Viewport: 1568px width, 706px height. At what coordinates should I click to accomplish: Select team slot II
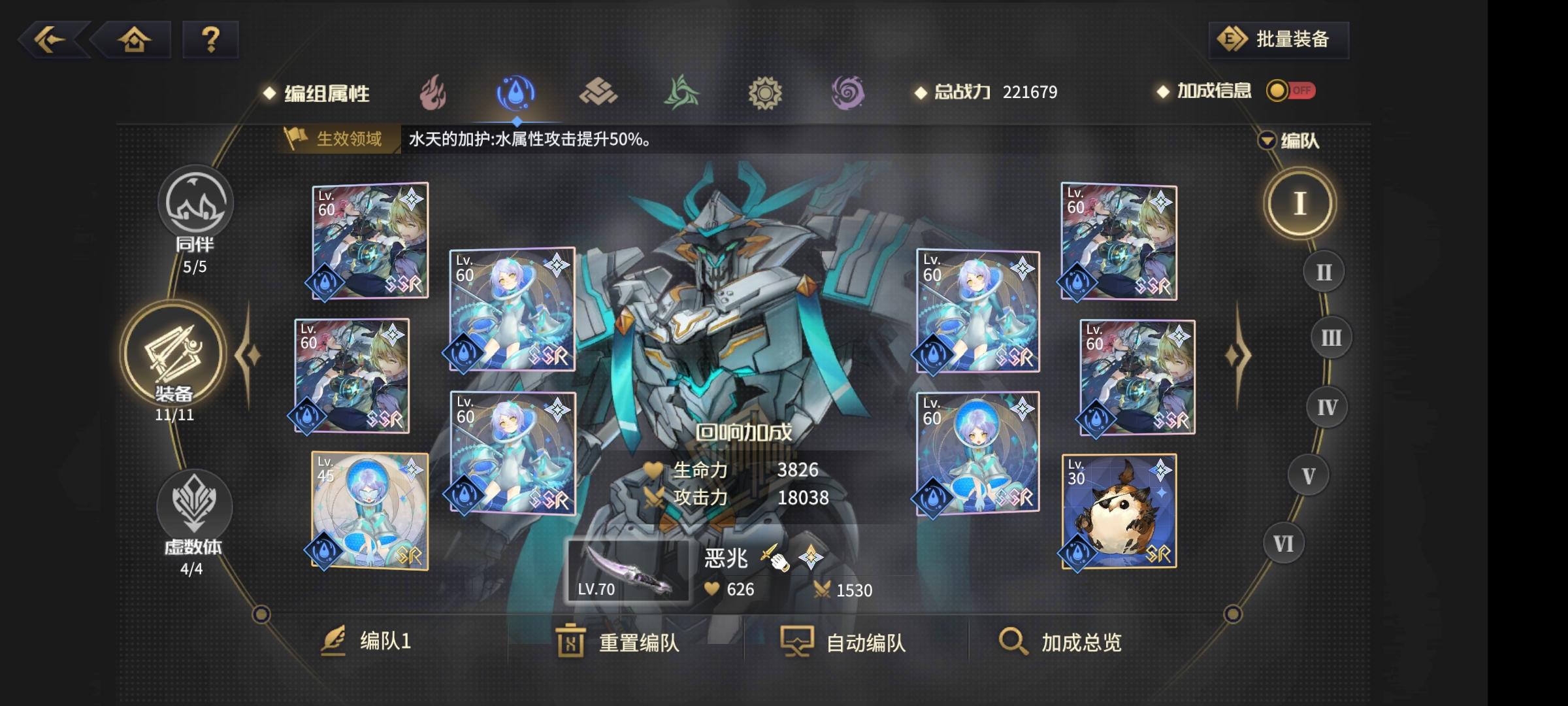point(1324,271)
